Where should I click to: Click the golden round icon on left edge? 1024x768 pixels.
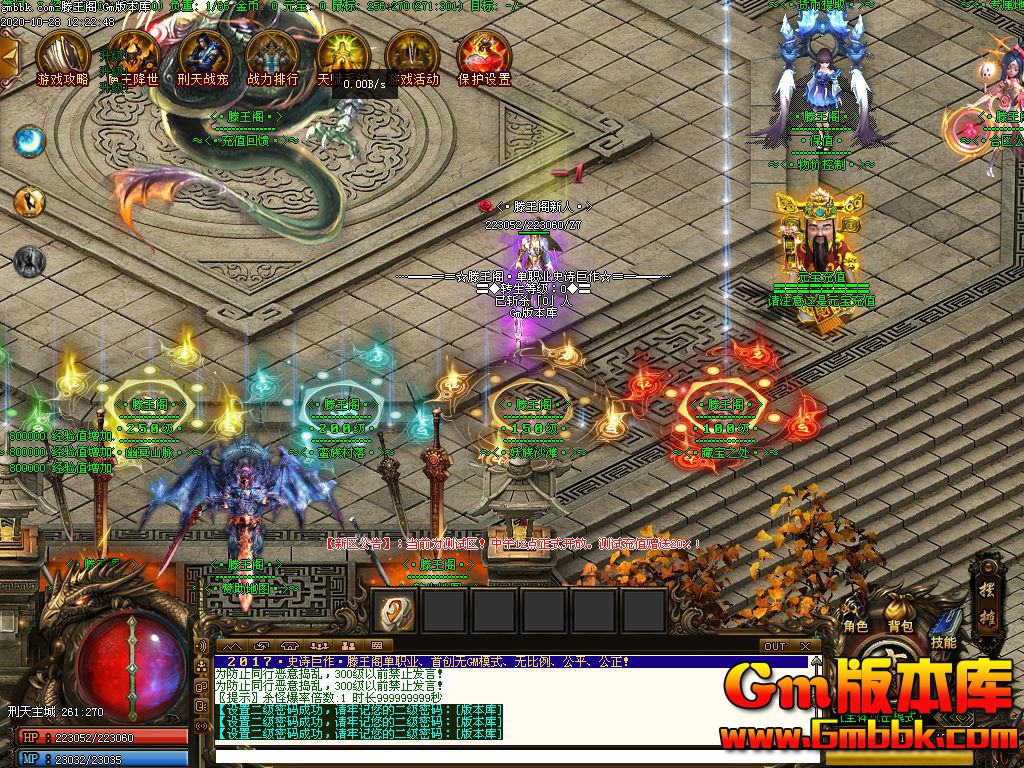click(29, 201)
